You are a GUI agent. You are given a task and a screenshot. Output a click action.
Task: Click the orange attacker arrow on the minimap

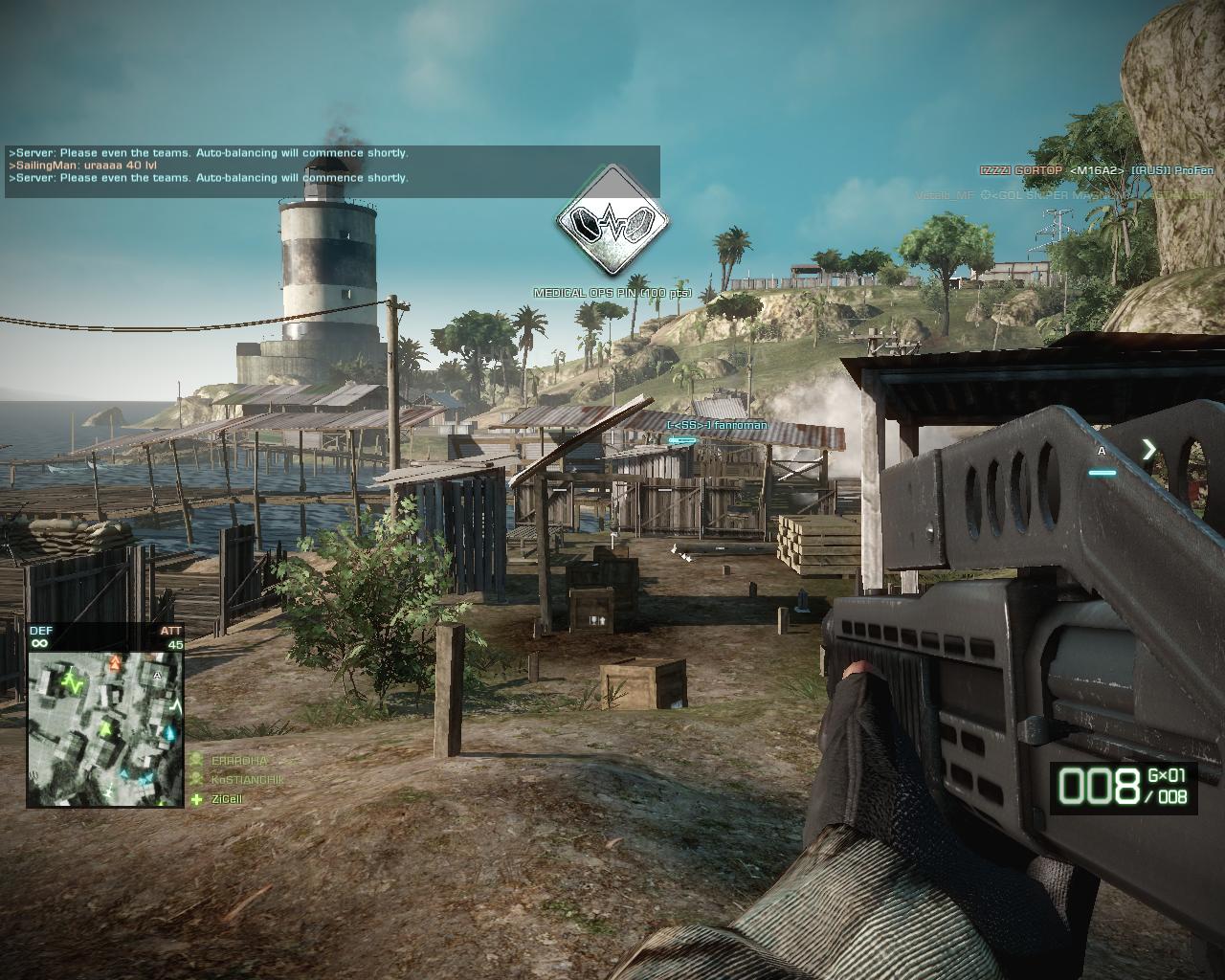tap(117, 662)
